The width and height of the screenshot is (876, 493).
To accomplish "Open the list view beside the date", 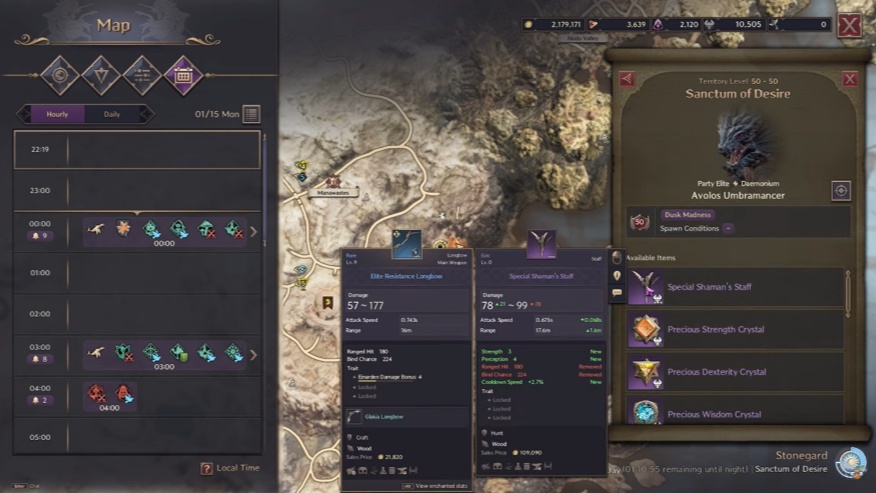I will pos(252,114).
